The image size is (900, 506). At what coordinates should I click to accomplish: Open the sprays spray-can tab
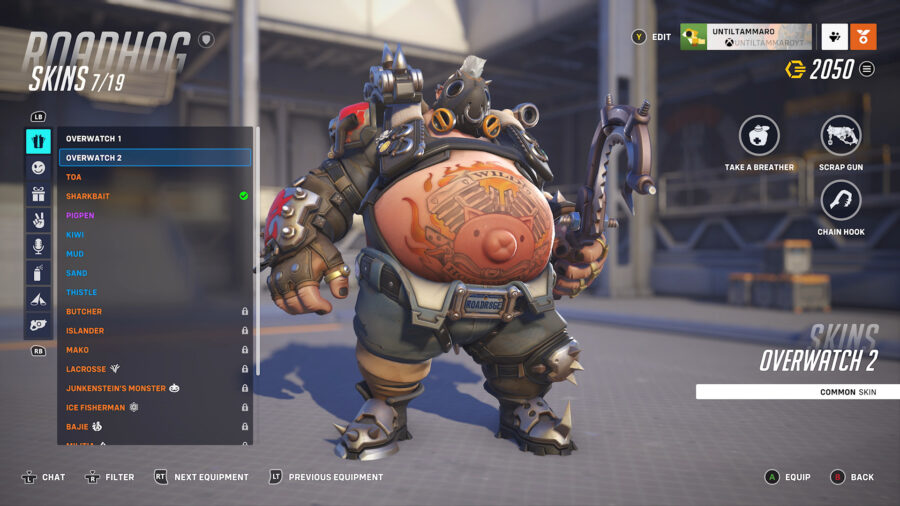click(x=38, y=272)
